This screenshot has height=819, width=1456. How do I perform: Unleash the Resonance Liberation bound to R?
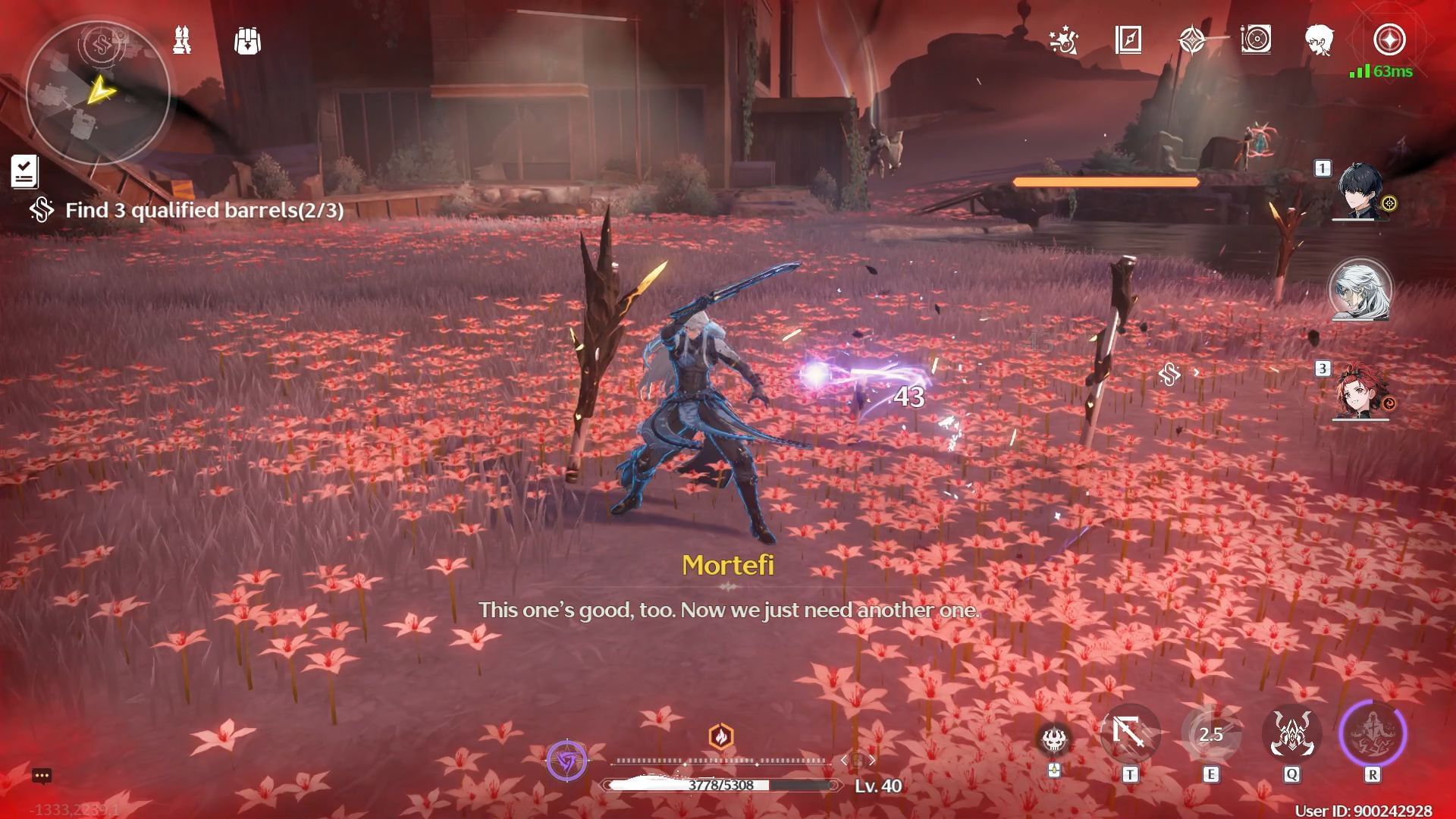point(1372,734)
